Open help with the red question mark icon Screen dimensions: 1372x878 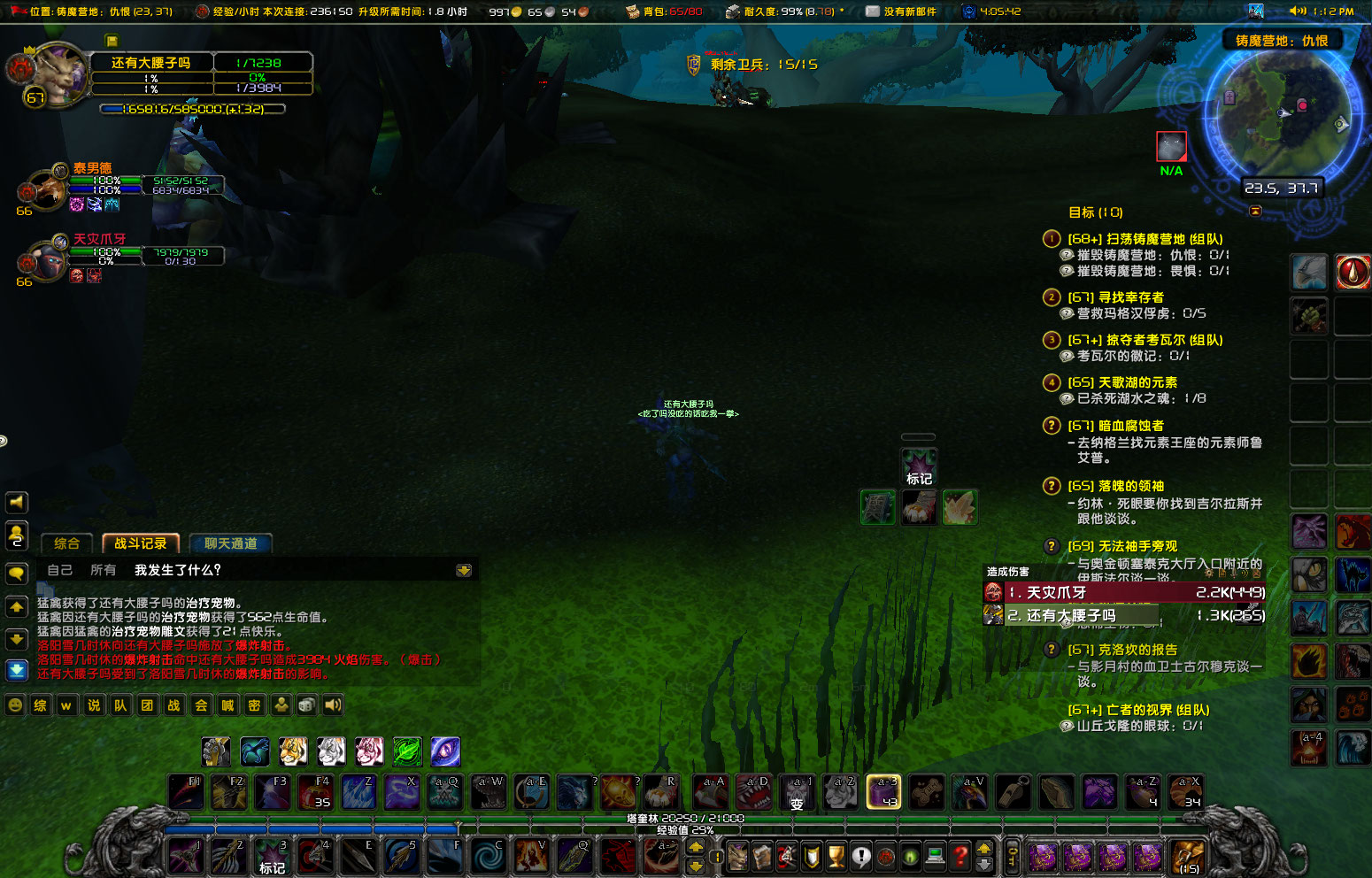(x=960, y=856)
